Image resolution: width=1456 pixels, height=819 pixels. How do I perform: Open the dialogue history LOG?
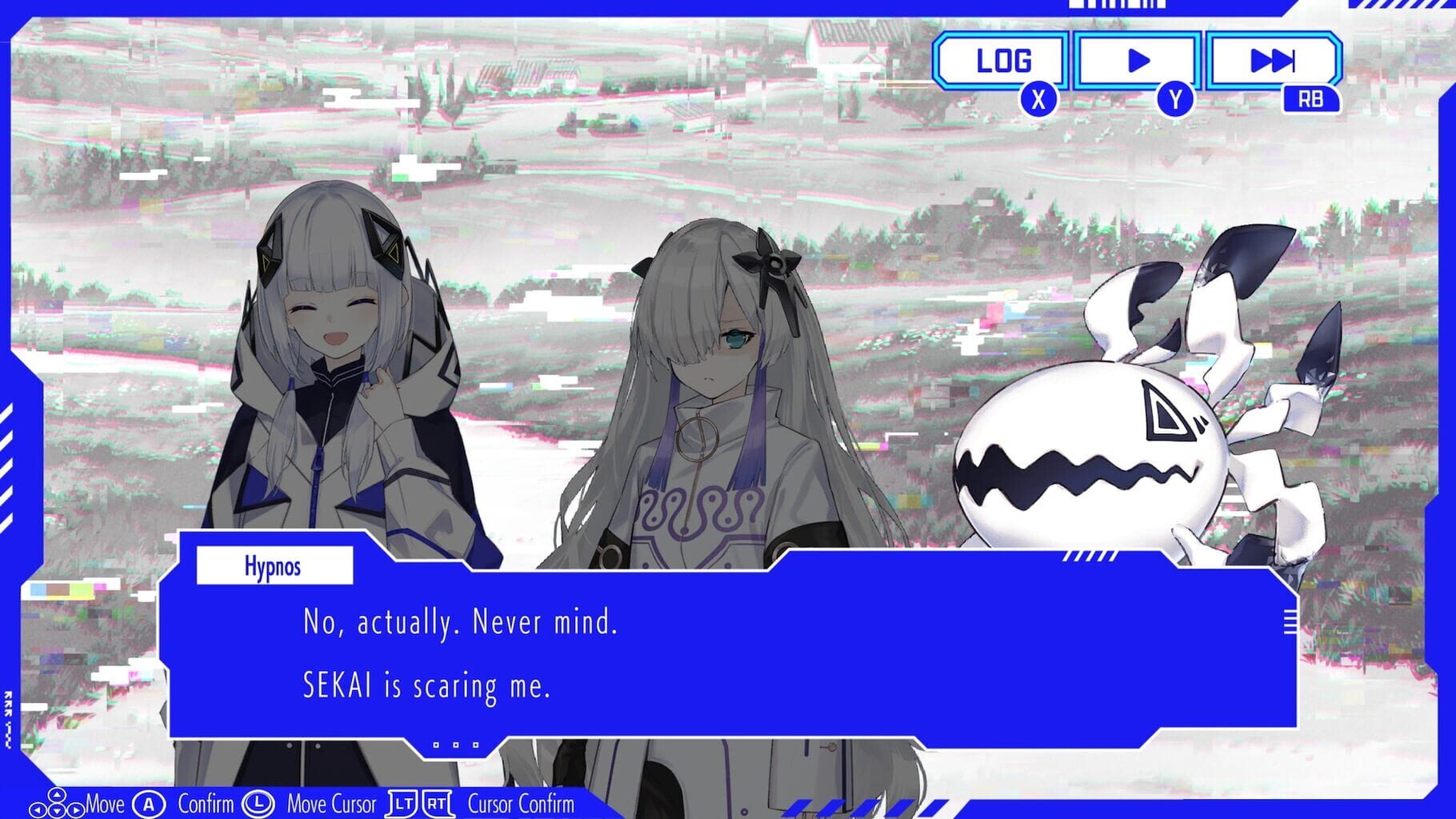tap(1002, 59)
